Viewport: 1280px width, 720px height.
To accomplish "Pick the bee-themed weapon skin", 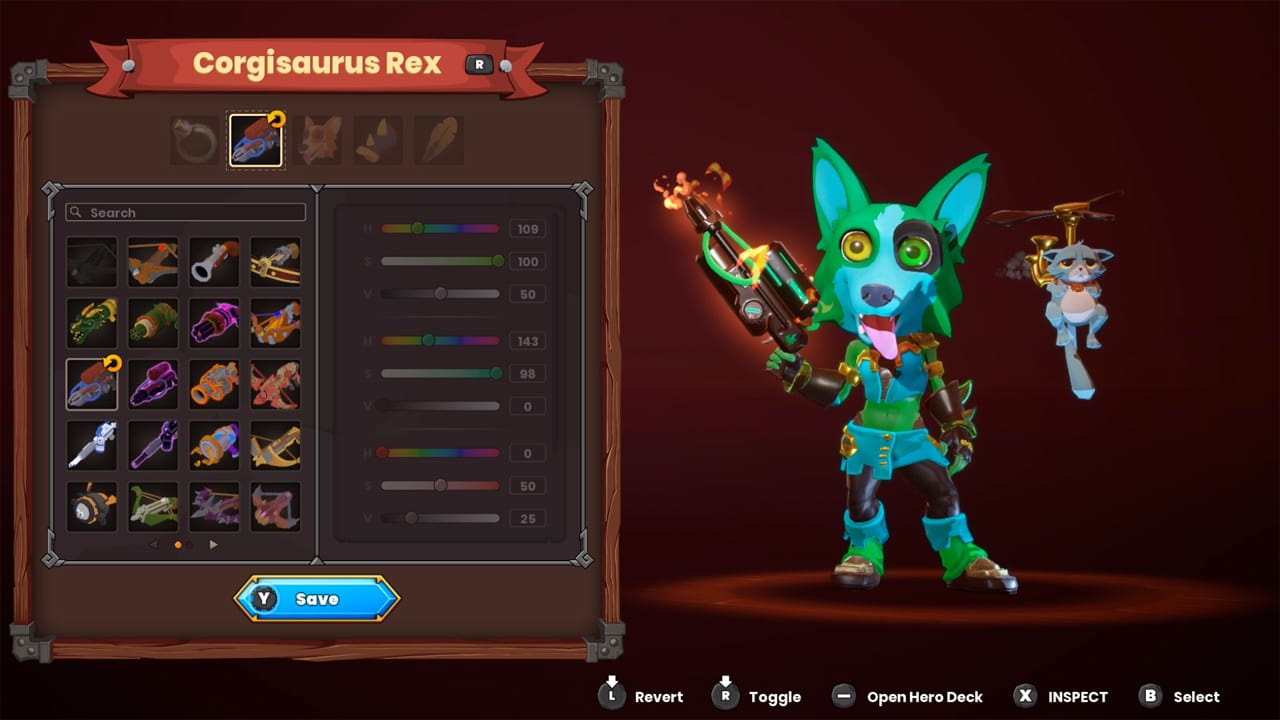I will 91,505.
